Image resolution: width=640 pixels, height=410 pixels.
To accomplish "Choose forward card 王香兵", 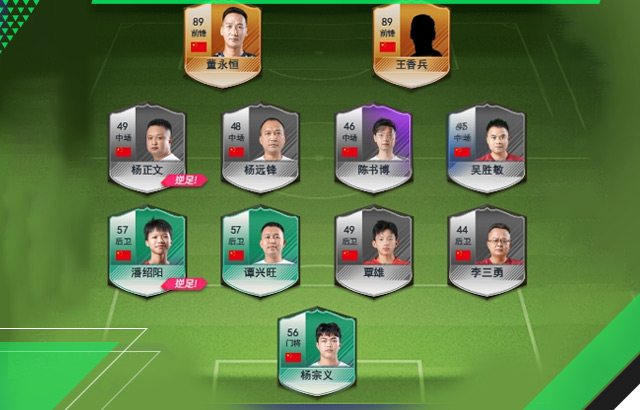I will [411, 40].
